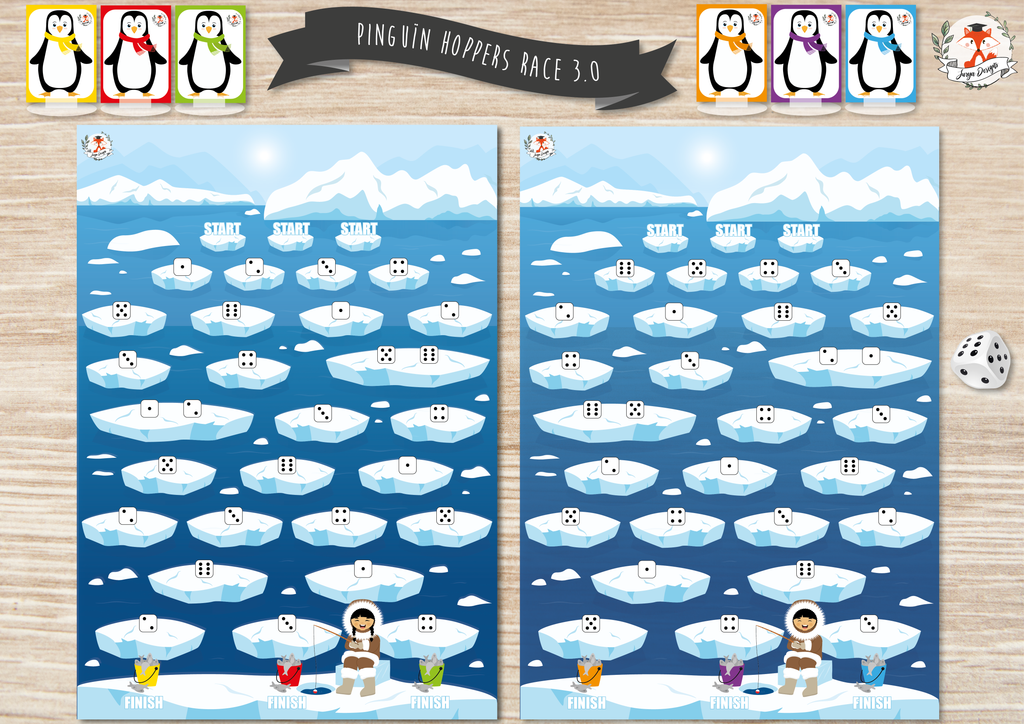The height and width of the screenshot is (724, 1024).
Task: Select the red fish bucket finish space
Action: tap(288, 671)
